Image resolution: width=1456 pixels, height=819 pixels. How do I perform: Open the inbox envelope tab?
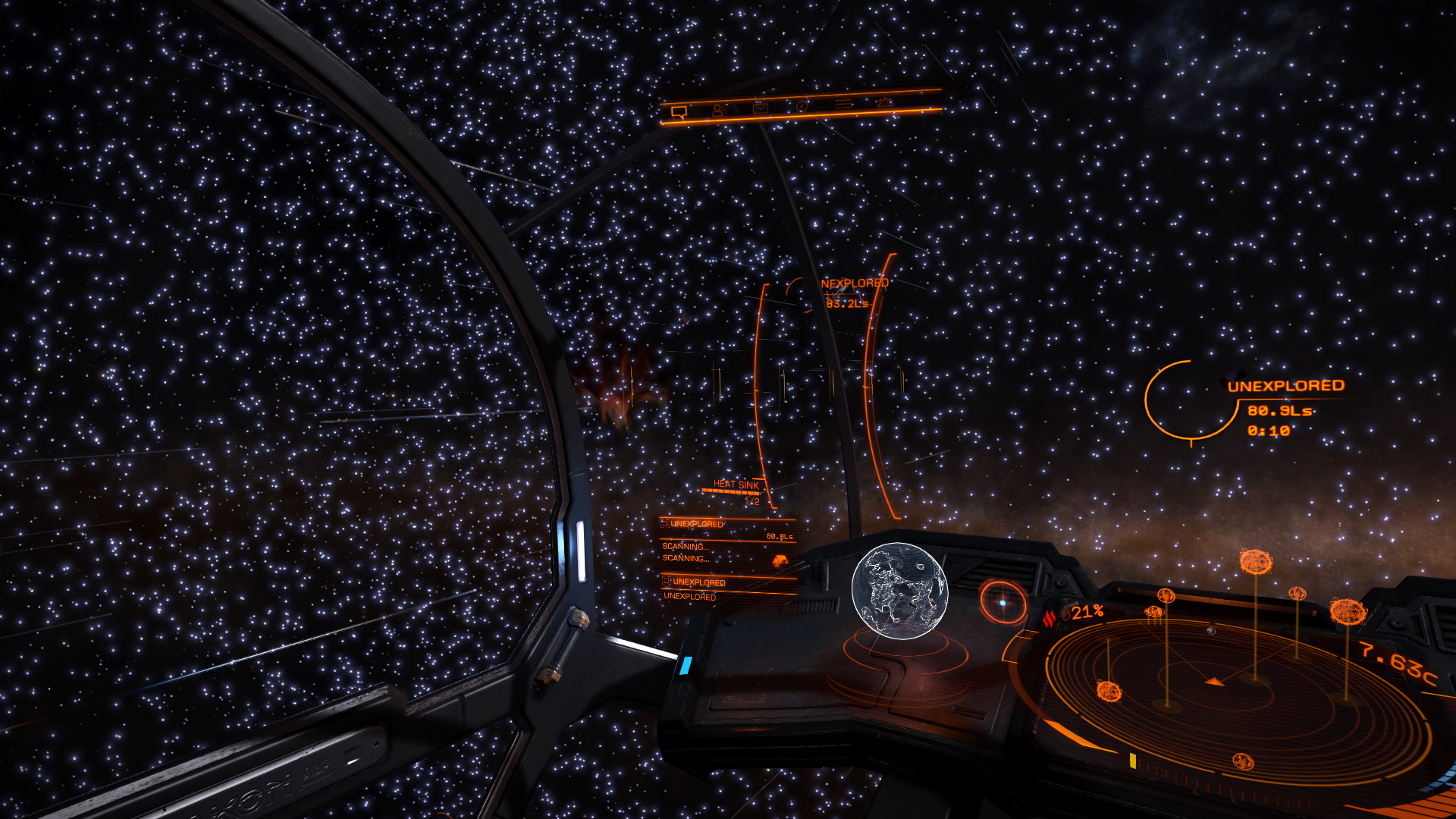[761, 108]
